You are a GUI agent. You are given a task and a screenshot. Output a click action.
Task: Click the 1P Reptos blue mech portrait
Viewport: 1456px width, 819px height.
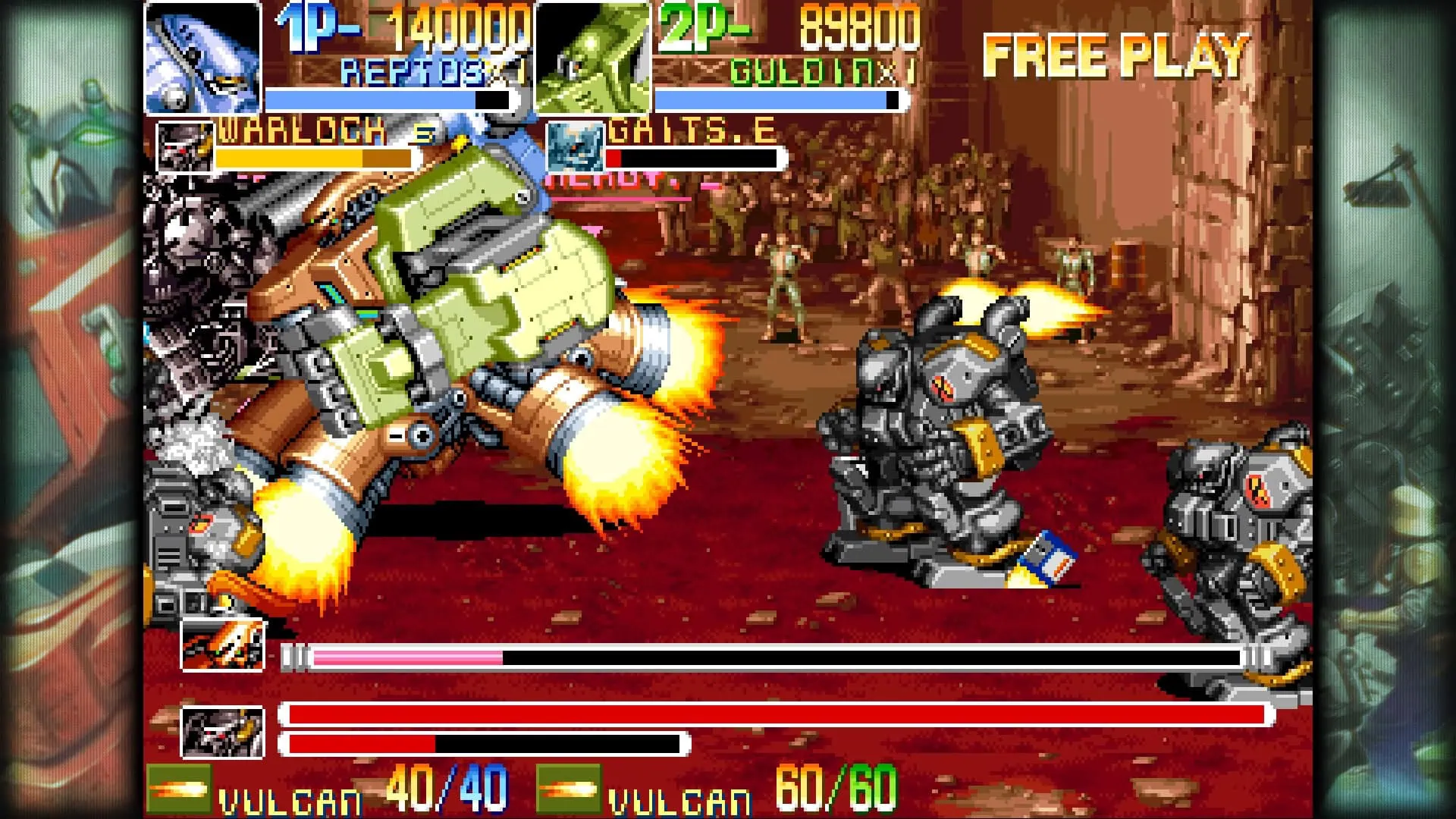(x=202, y=58)
